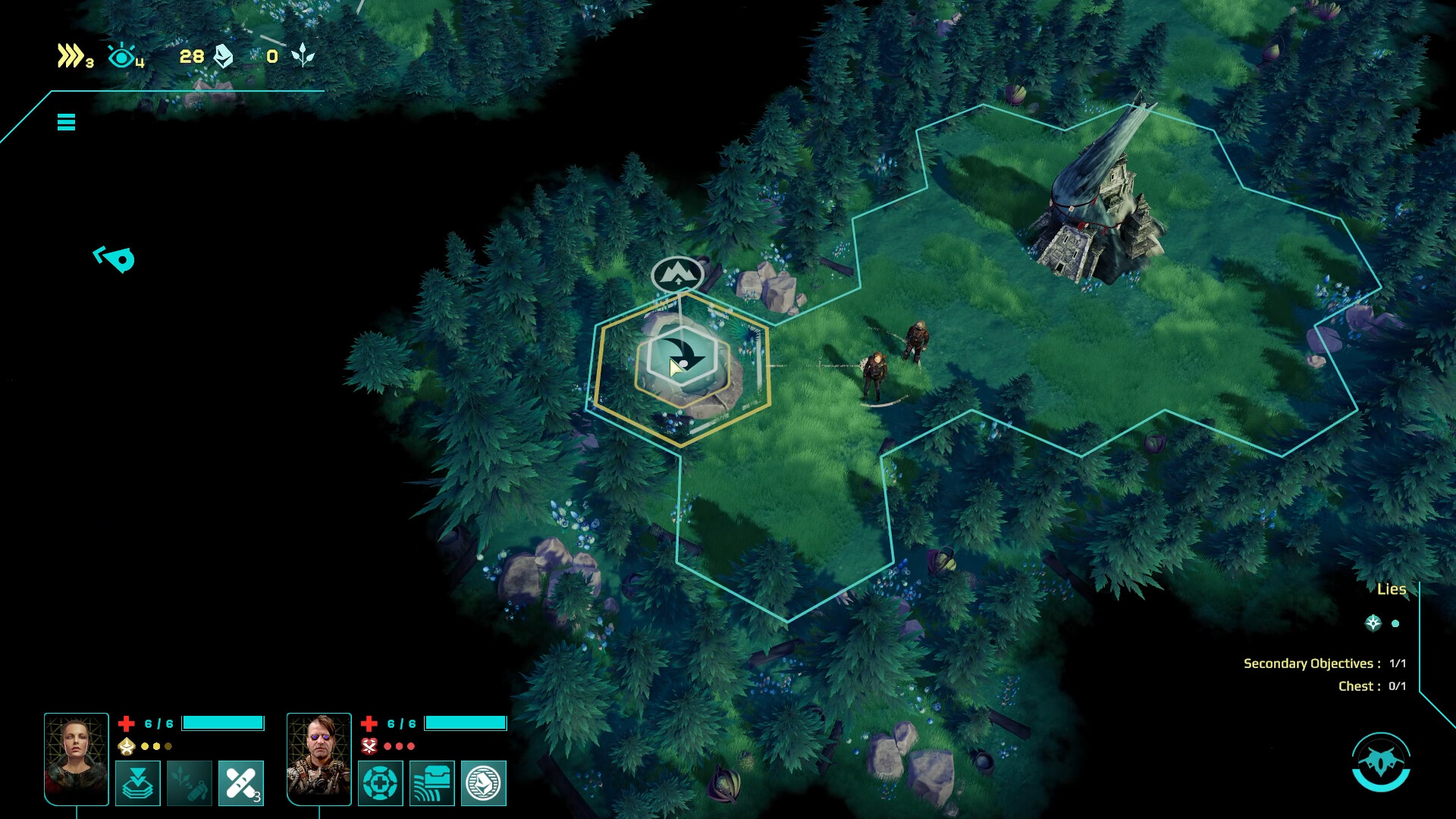Toggle the dimmed herb grenade ability
The width and height of the screenshot is (1456, 819).
(x=189, y=783)
